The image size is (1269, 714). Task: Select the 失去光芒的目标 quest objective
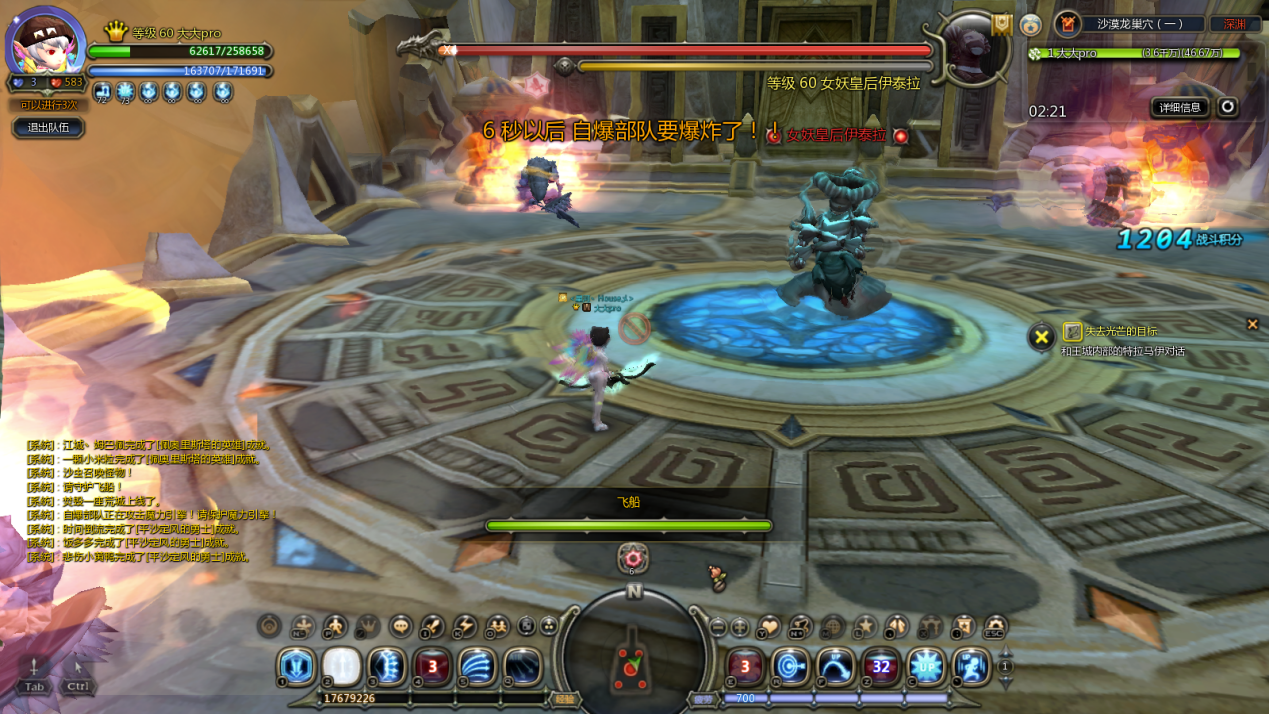click(1121, 331)
